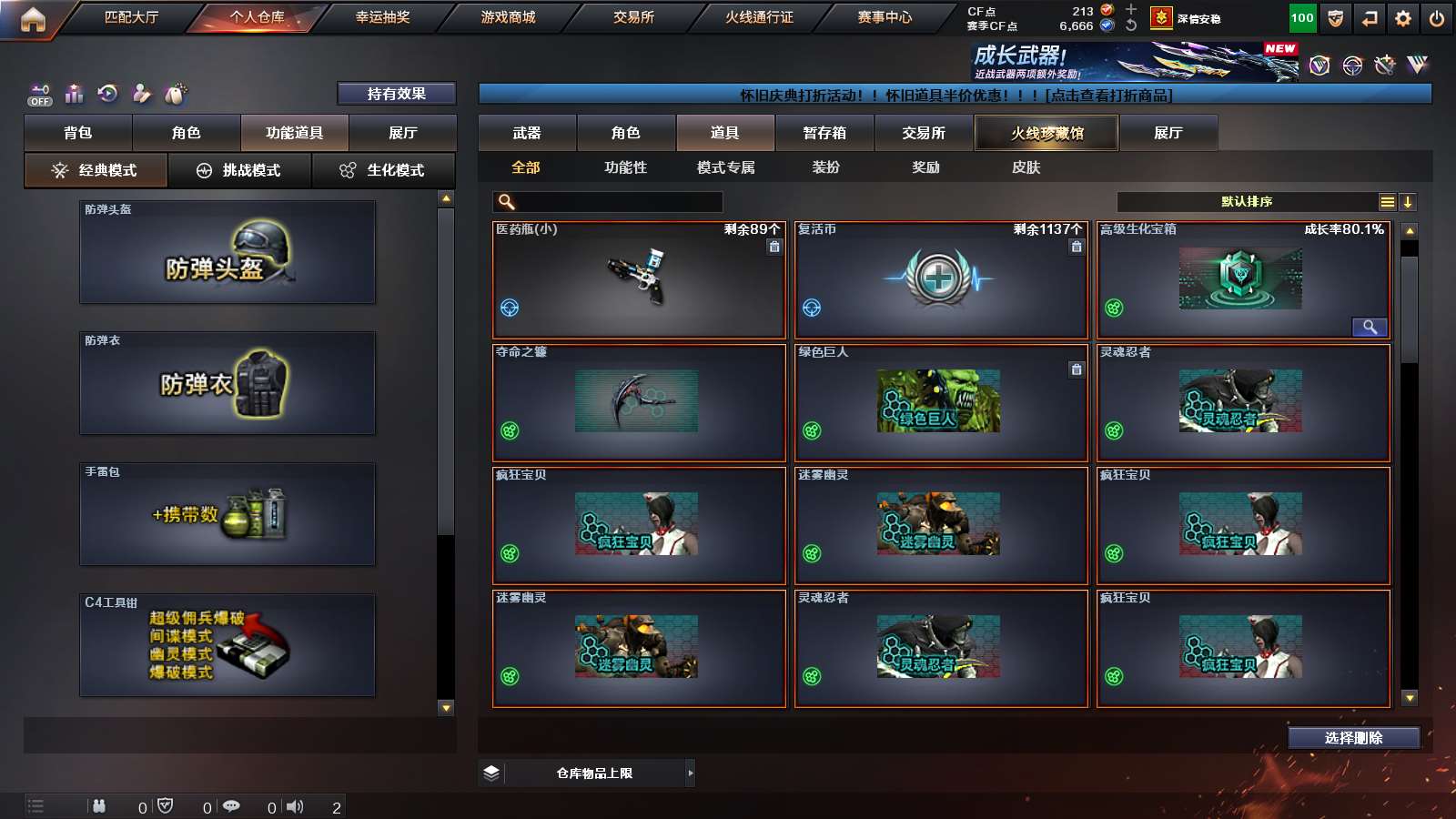Screen dimensions: 1456x819
Task: Filter items by 功能性 category
Action: (625, 167)
